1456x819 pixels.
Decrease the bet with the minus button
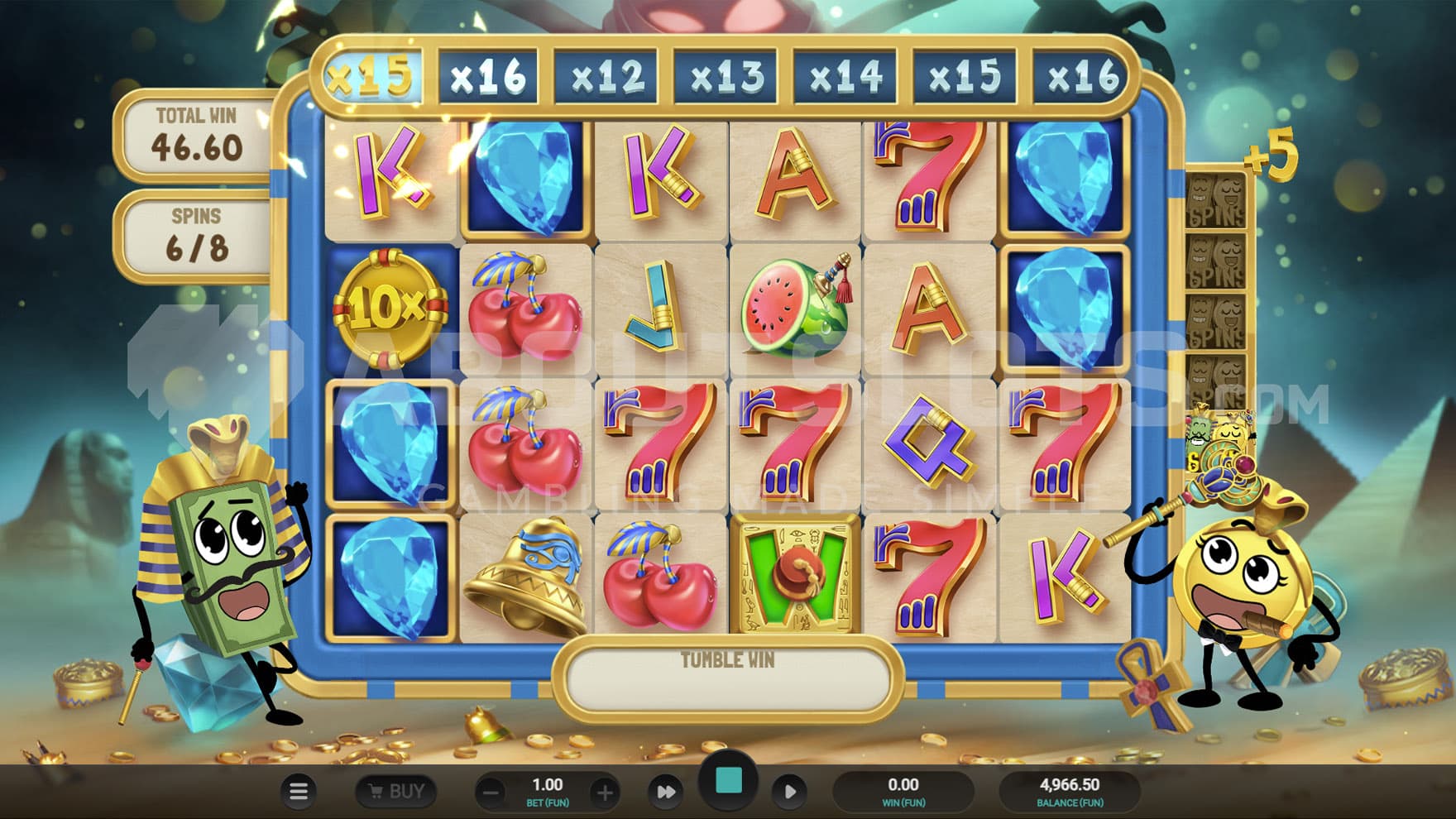(x=491, y=793)
